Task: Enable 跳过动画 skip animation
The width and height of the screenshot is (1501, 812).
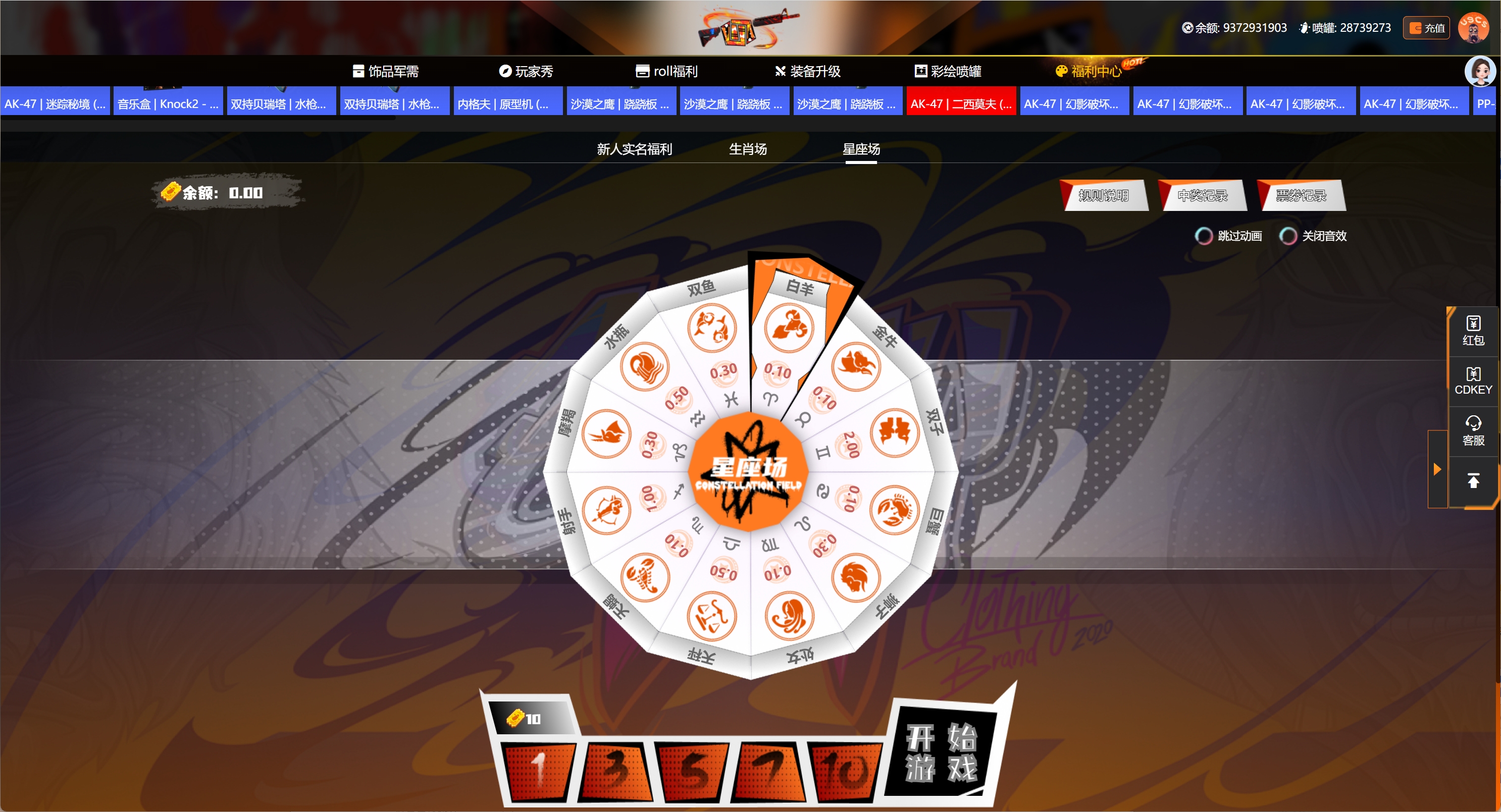Action: coord(1204,235)
